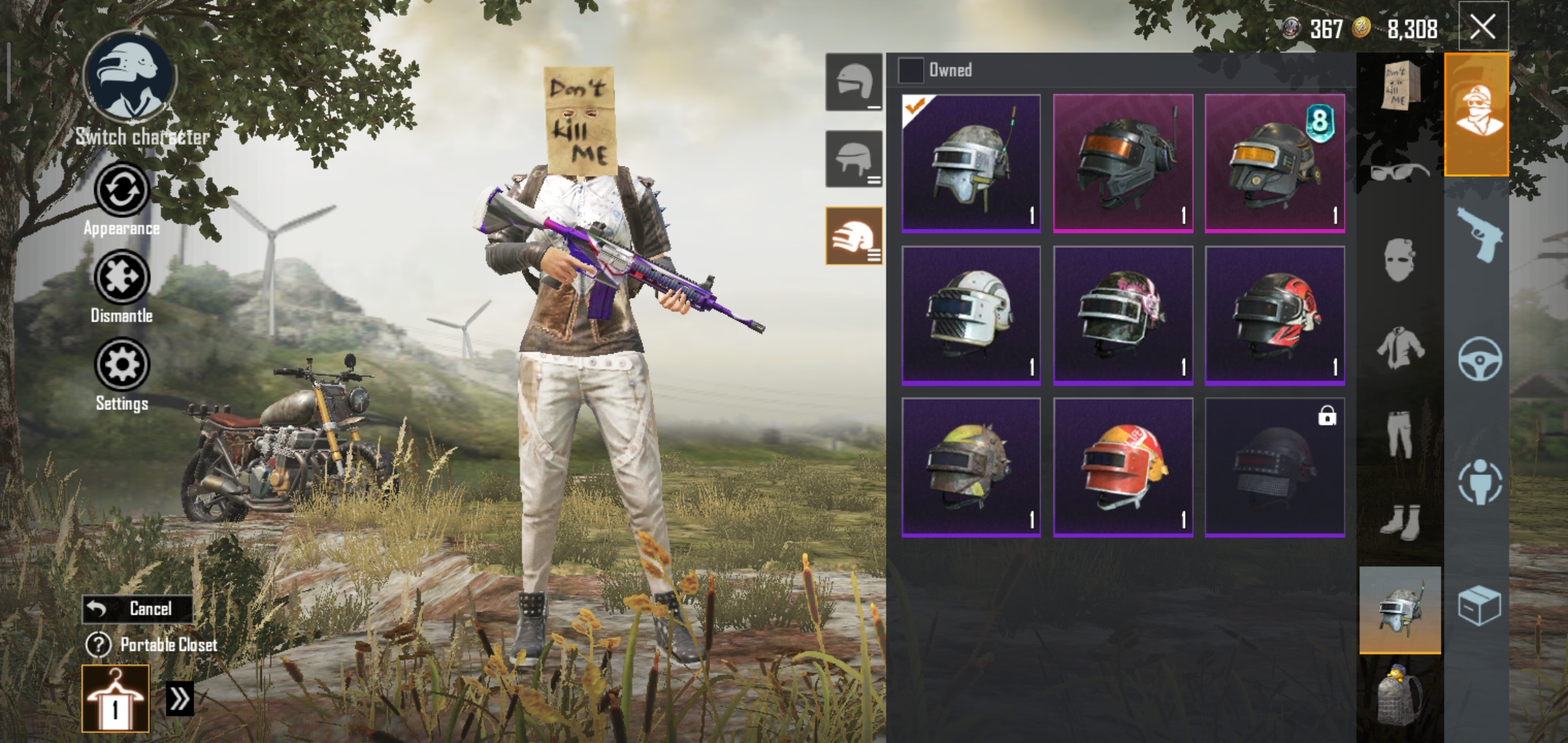The image size is (1568, 743).
Task: Open inventory Settings gear
Action: click(x=122, y=365)
